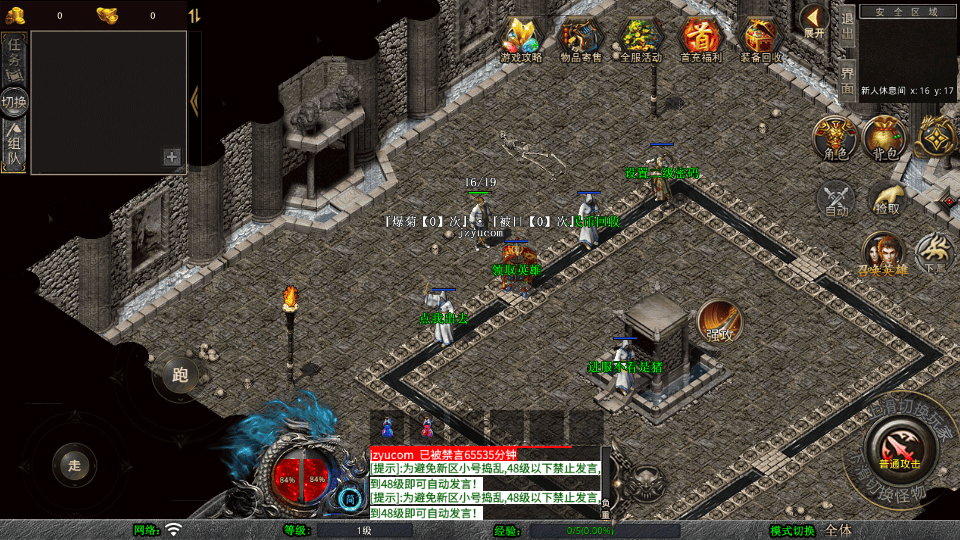The image size is (960, 540).
Task: Collapse the quest panel with the gold arrow
Action: (194, 98)
